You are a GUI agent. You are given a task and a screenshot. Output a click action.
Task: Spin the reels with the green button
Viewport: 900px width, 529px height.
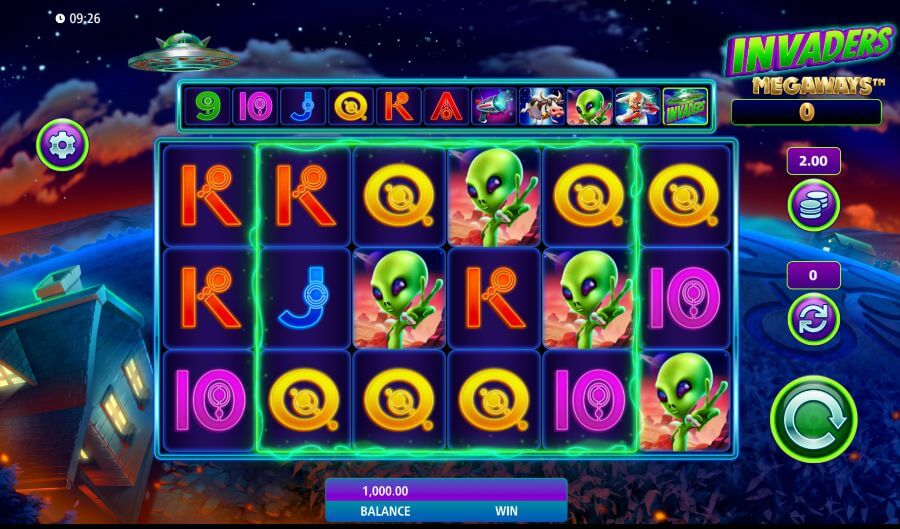click(x=813, y=418)
